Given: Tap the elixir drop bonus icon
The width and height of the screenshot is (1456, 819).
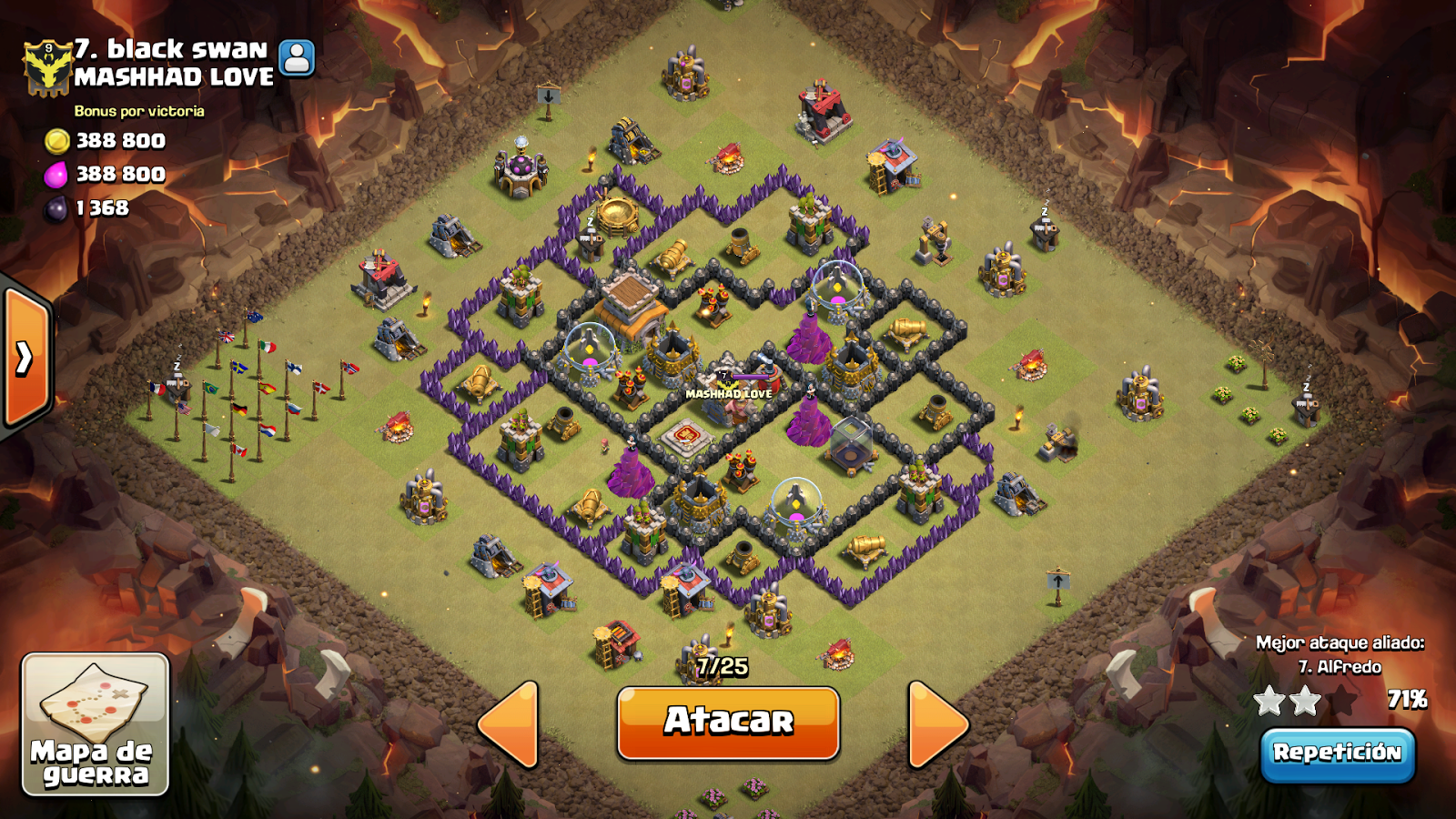Looking at the screenshot, I should pyautogui.click(x=57, y=175).
